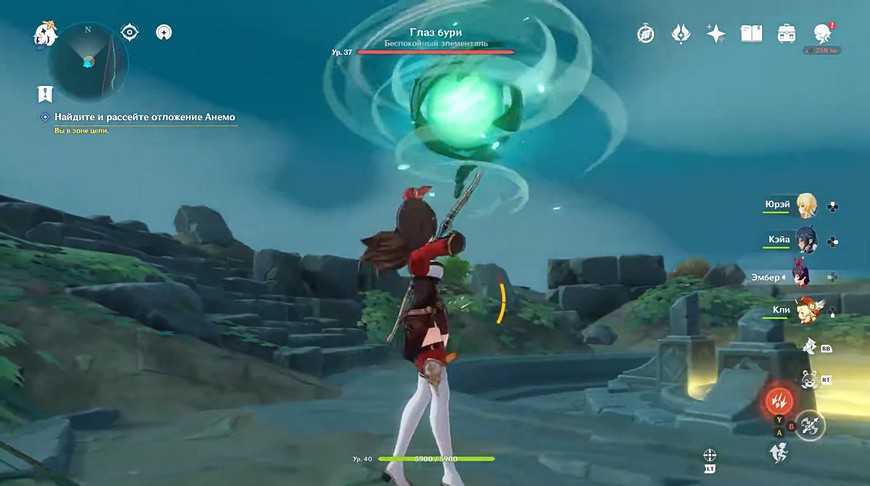Image resolution: width=870 pixels, height=486 pixels.
Task: Activate the red elemental burst button
Action: 779,402
